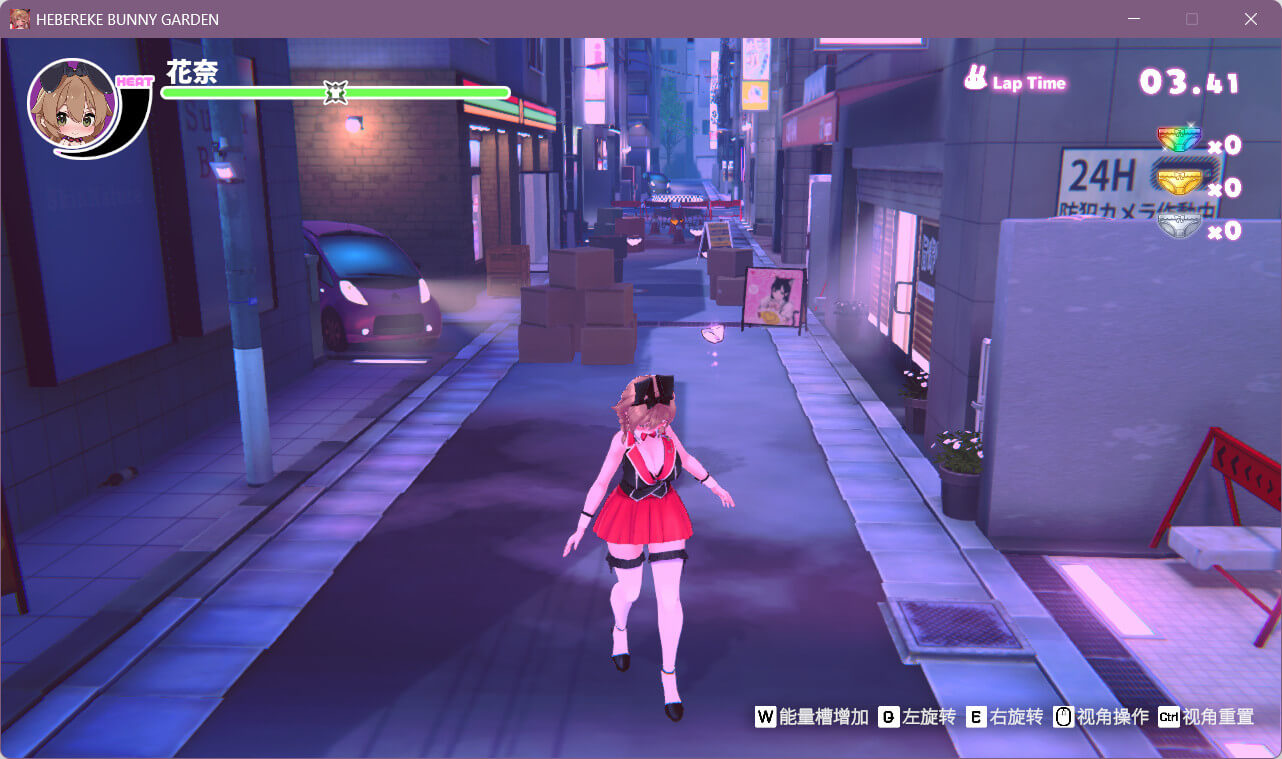Close the HEBEREKE BUNNY GARDEN window
Image resolution: width=1282 pixels, height=759 pixels.
point(1250,19)
